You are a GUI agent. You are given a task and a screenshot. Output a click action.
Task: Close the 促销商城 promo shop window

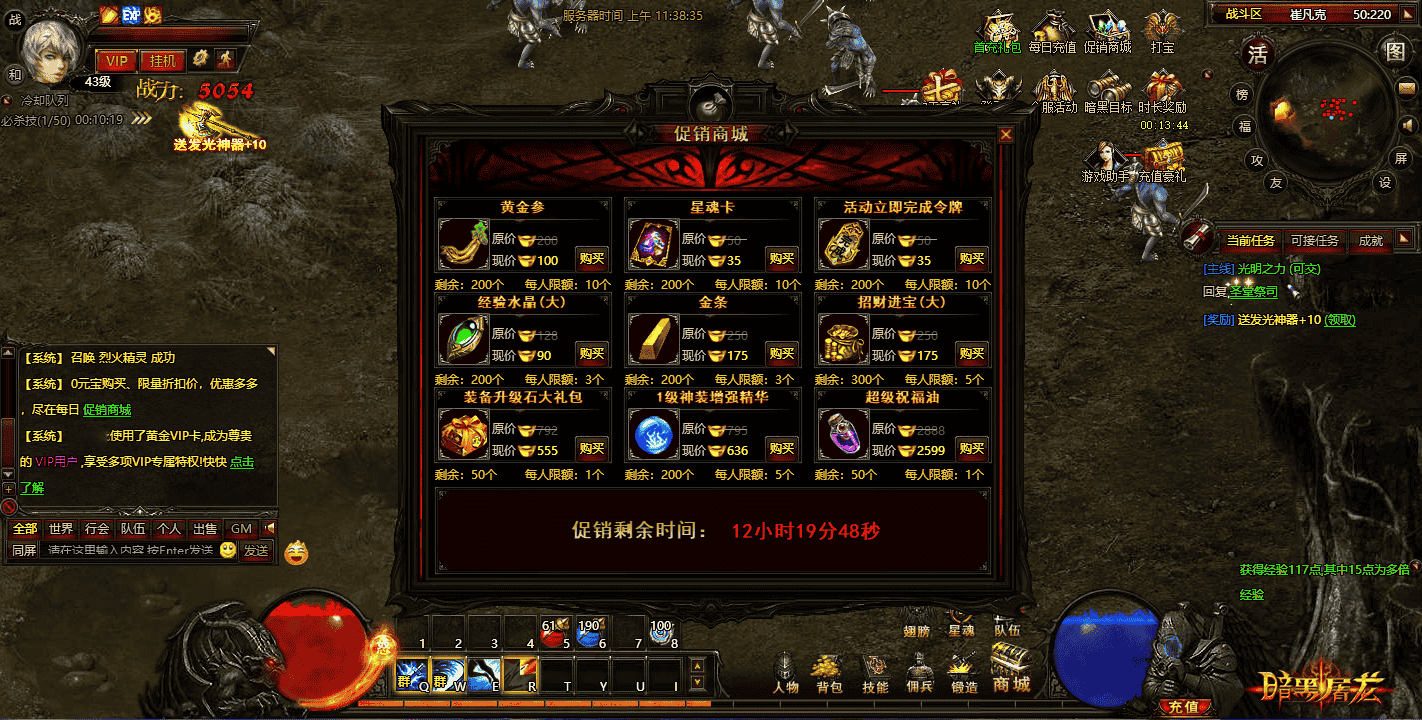pos(1006,134)
